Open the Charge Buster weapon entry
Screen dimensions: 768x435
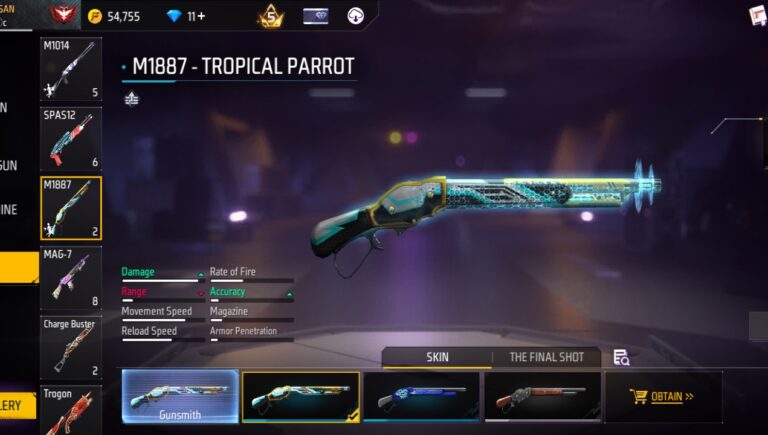coord(70,347)
